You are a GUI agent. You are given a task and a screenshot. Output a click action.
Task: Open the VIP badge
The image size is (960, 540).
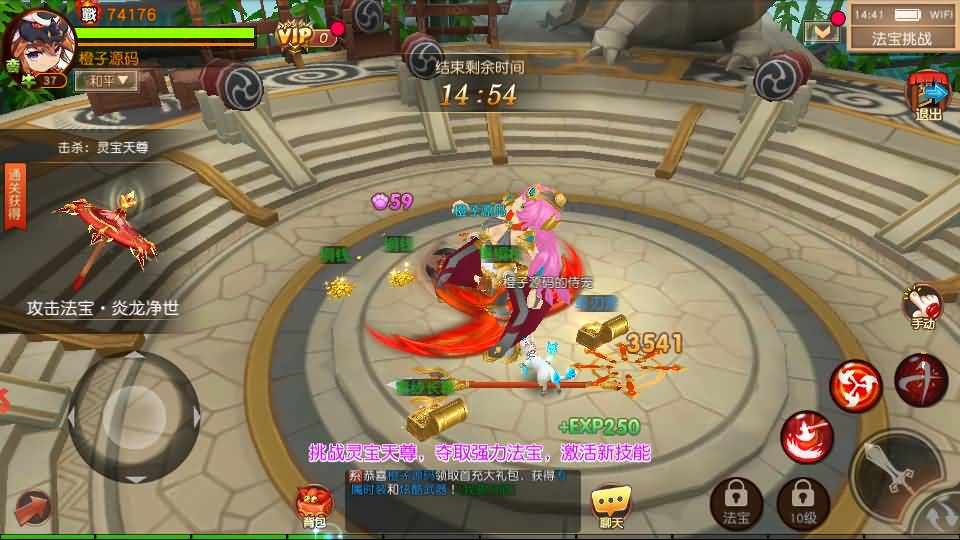point(305,37)
